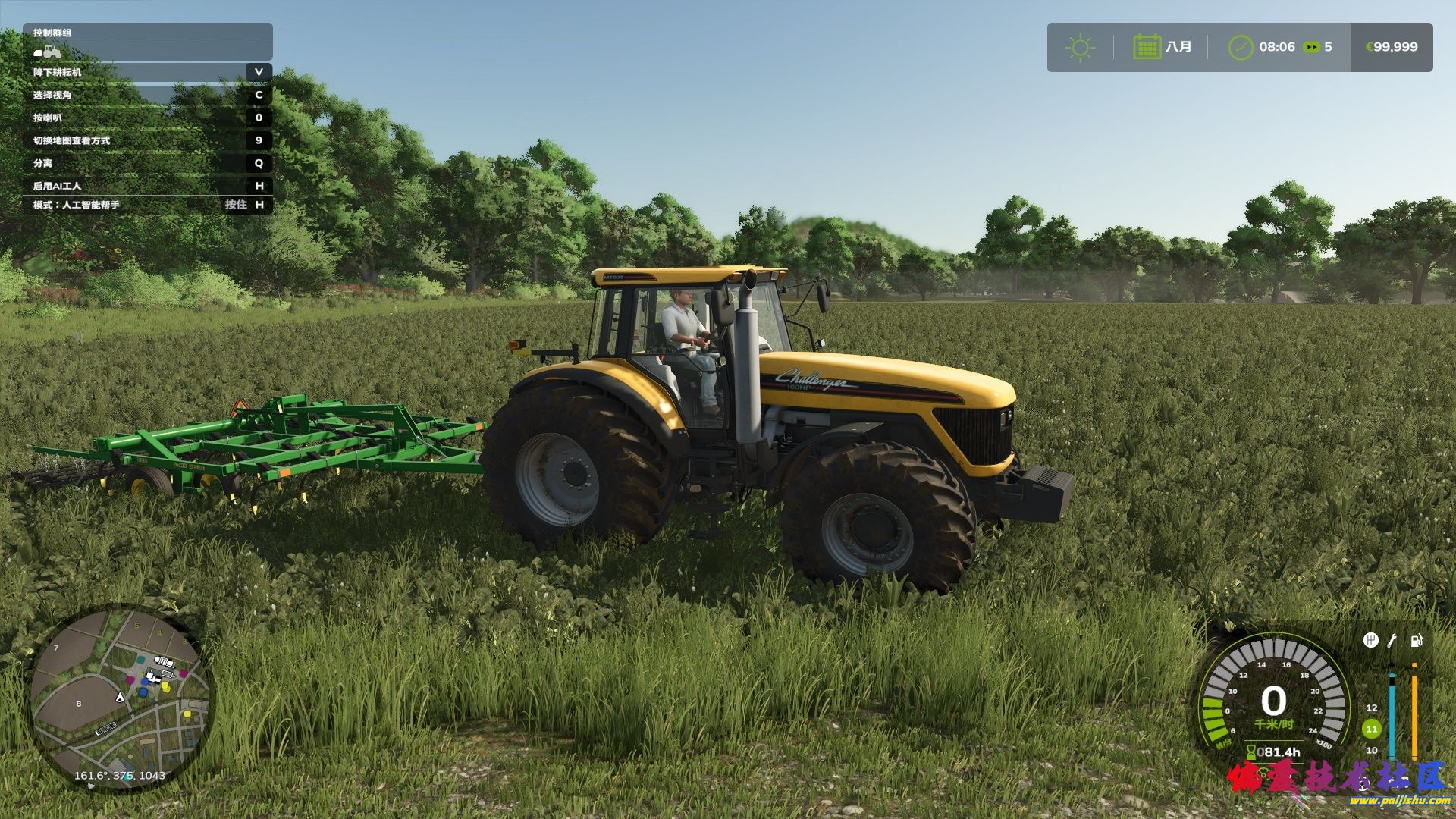Click the green clock icon
The height and width of the screenshot is (819, 1456).
click(x=1241, y=47)
